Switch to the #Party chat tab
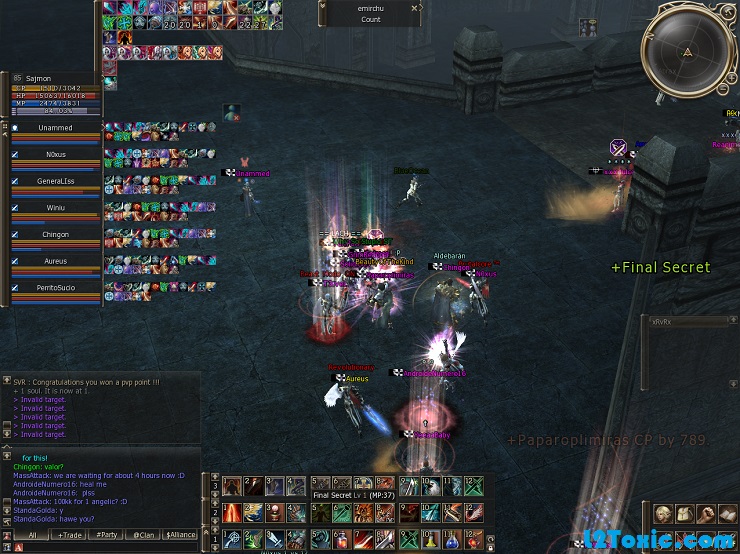This screenshot has width=740, height=554. [105, 535]
